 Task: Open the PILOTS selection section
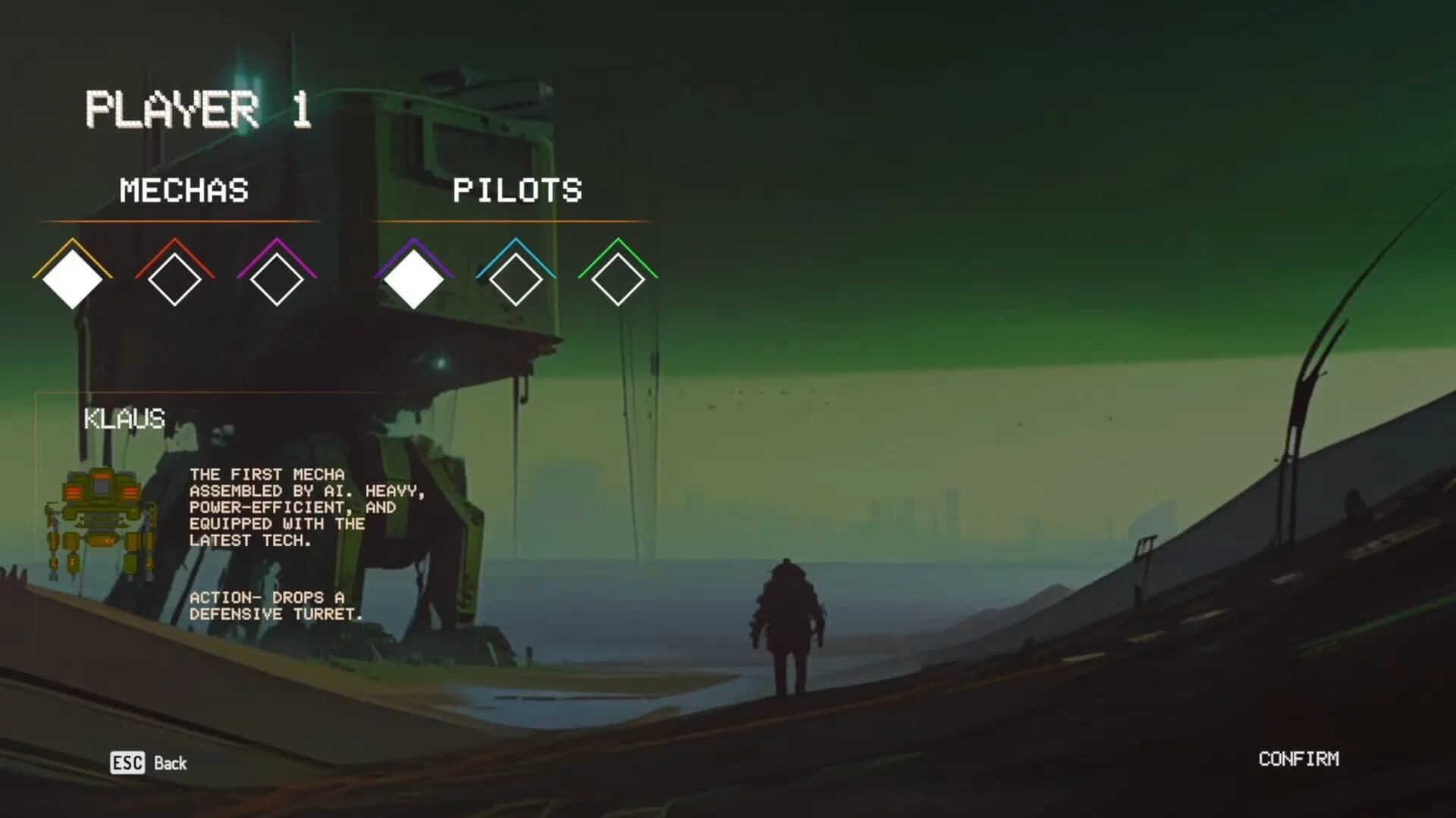coord(519,191)
